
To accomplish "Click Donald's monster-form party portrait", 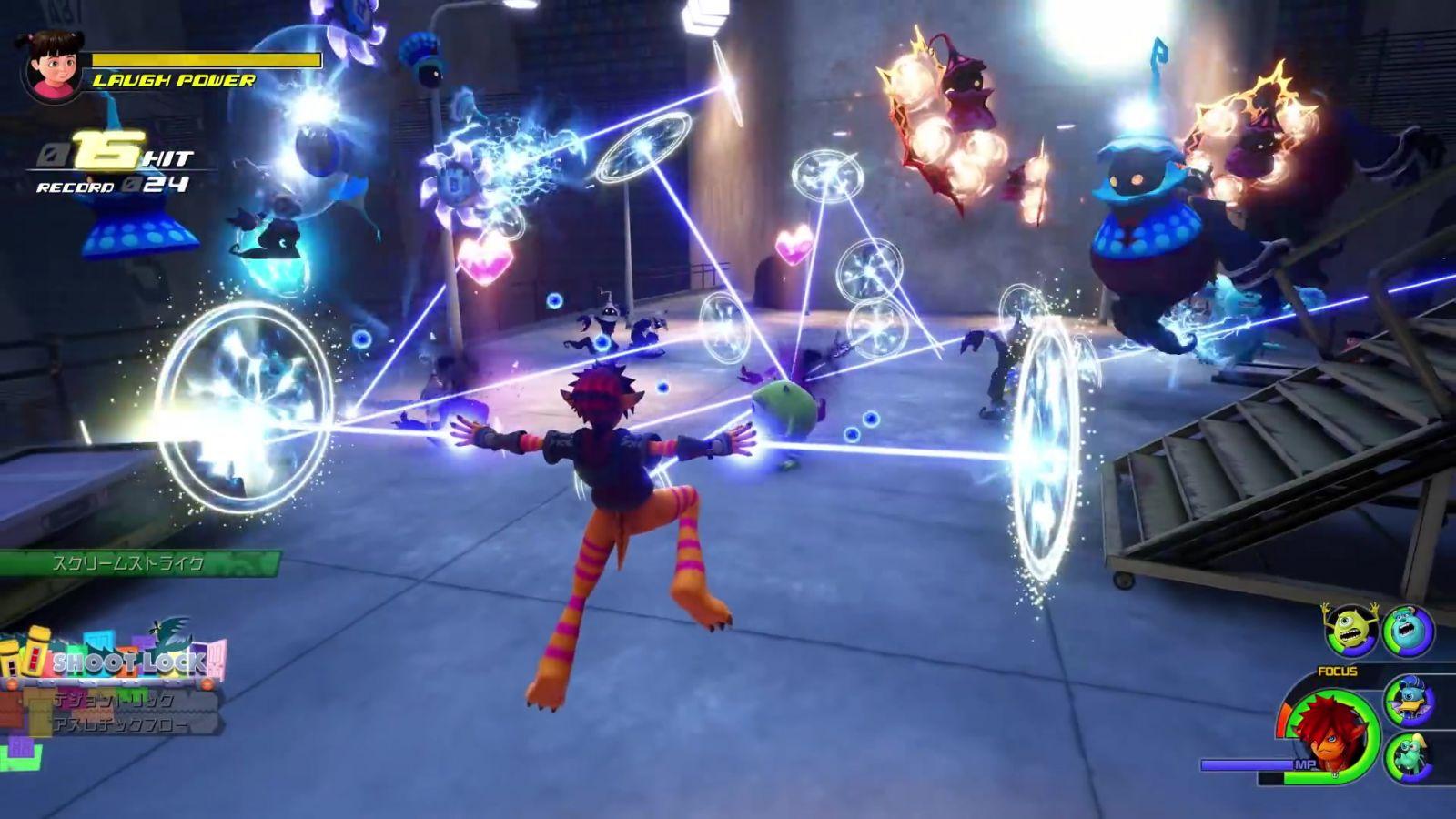I will click(x=1409, y=699).
